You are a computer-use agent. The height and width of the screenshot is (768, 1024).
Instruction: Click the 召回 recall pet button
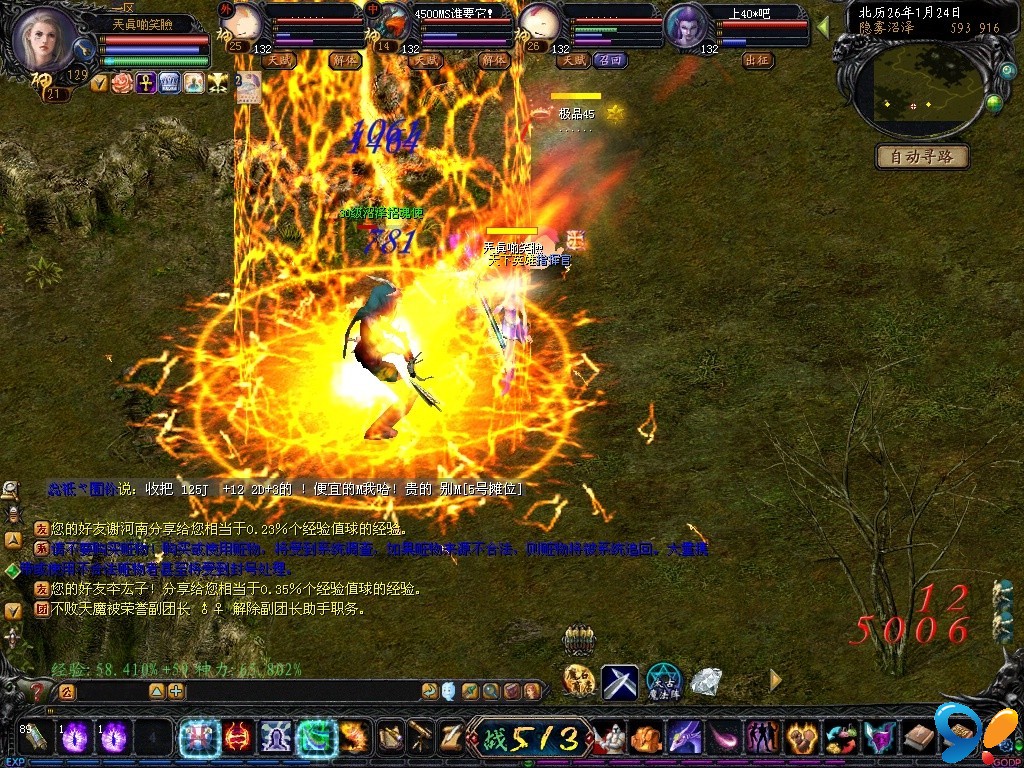[x=610, y=60]
